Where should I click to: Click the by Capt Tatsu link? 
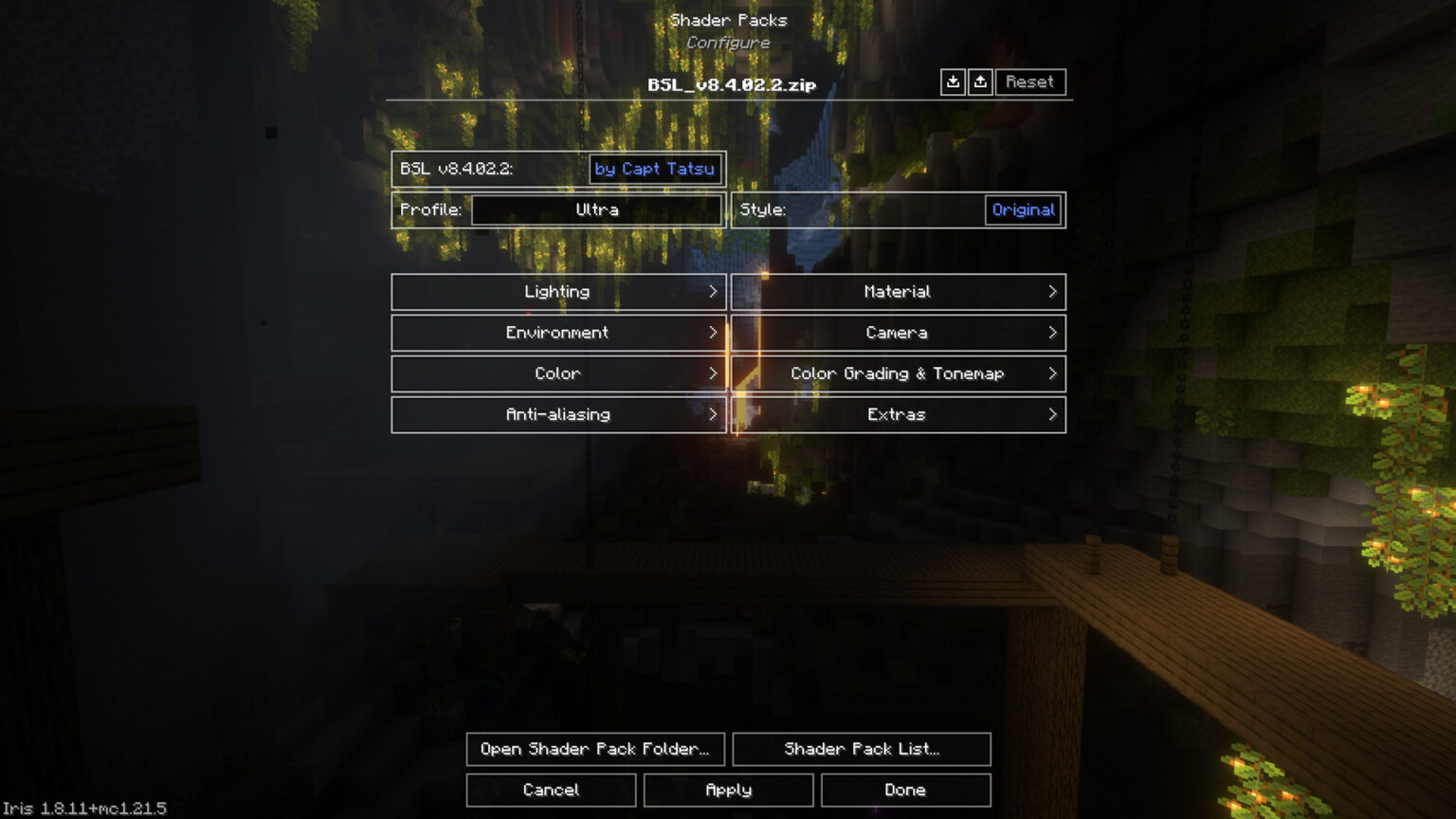point(654,169)
